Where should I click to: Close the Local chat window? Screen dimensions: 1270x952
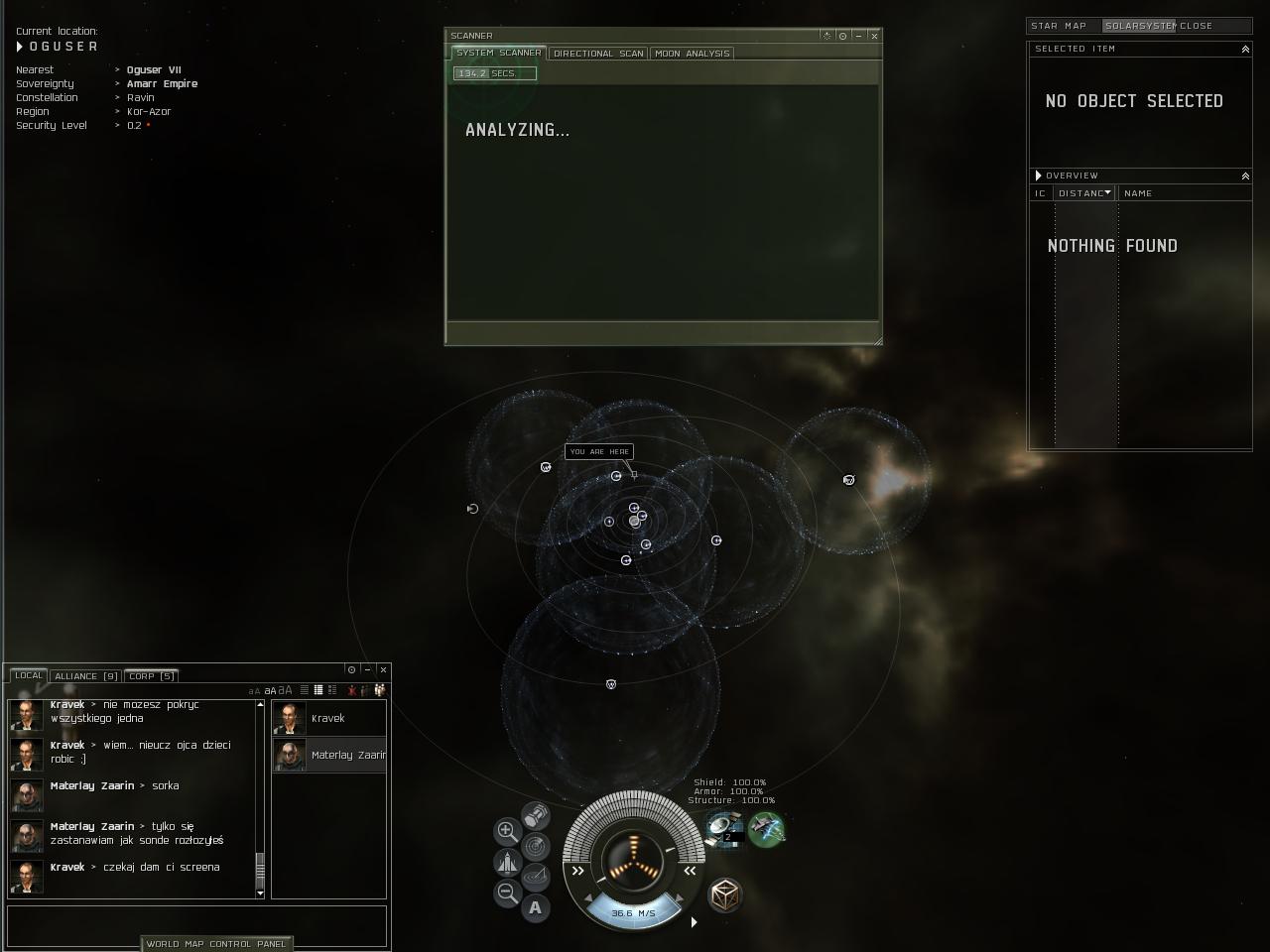[x=383, y=670]
